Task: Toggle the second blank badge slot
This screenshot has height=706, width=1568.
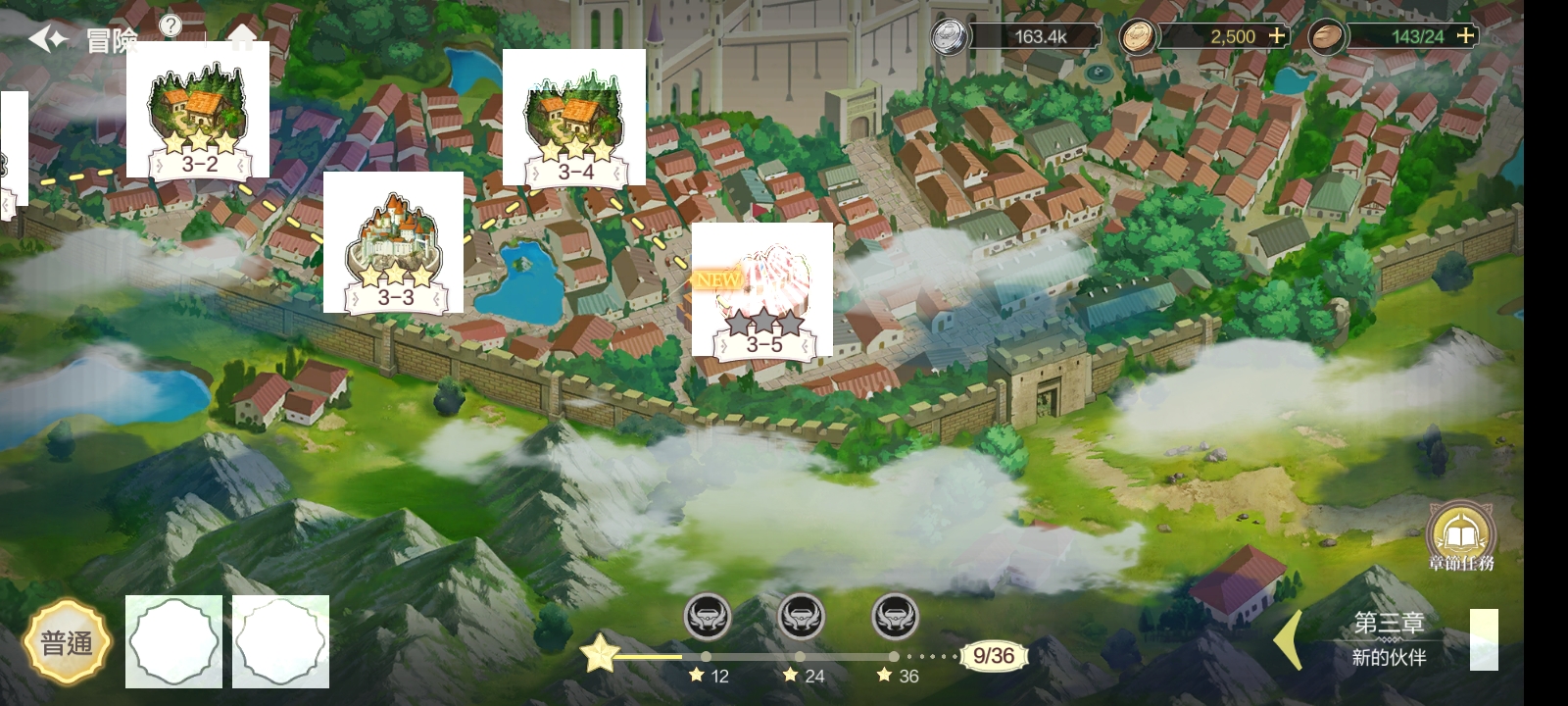Action: click(281, 642)
